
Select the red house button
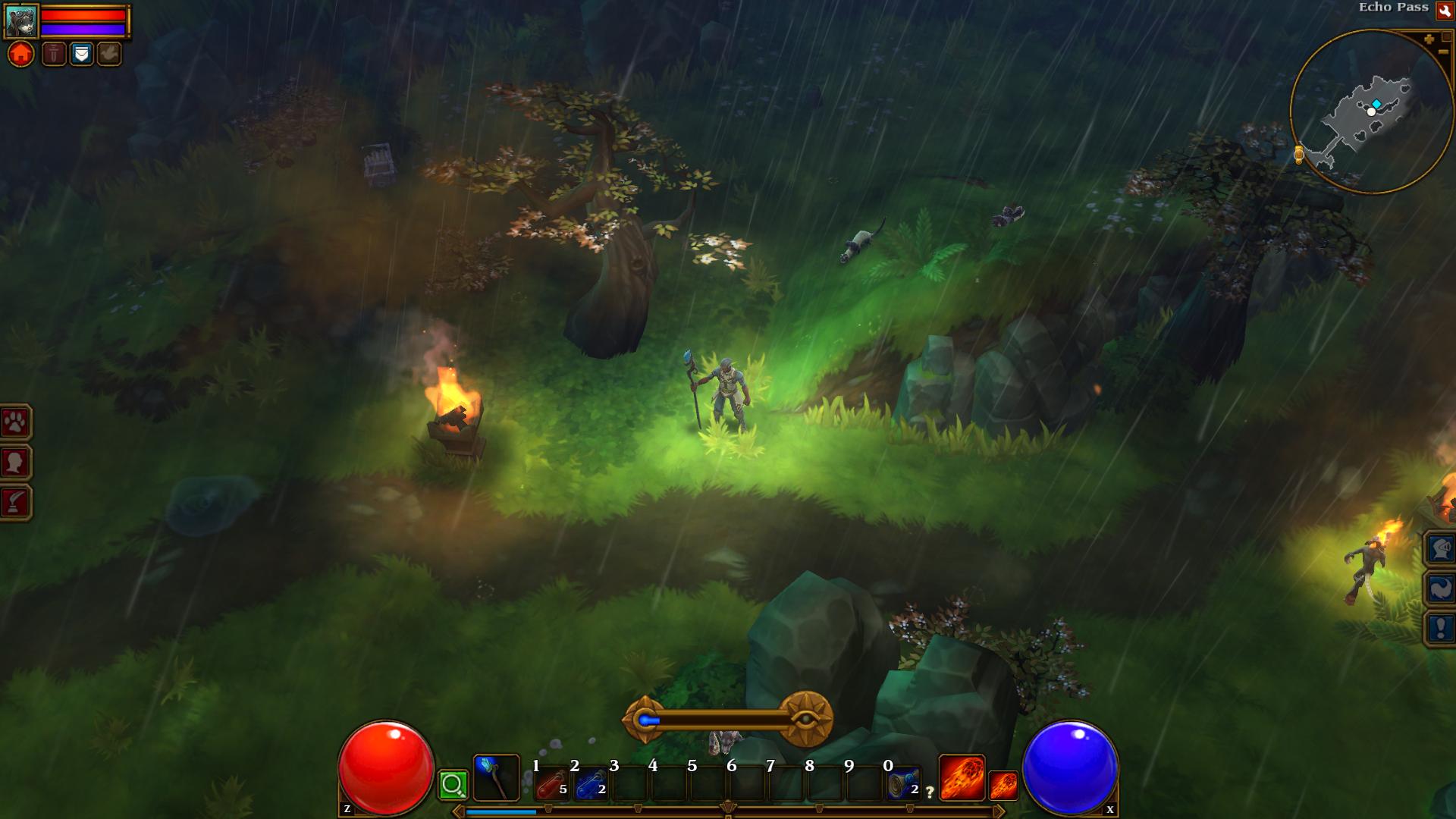tap(21, 55)
